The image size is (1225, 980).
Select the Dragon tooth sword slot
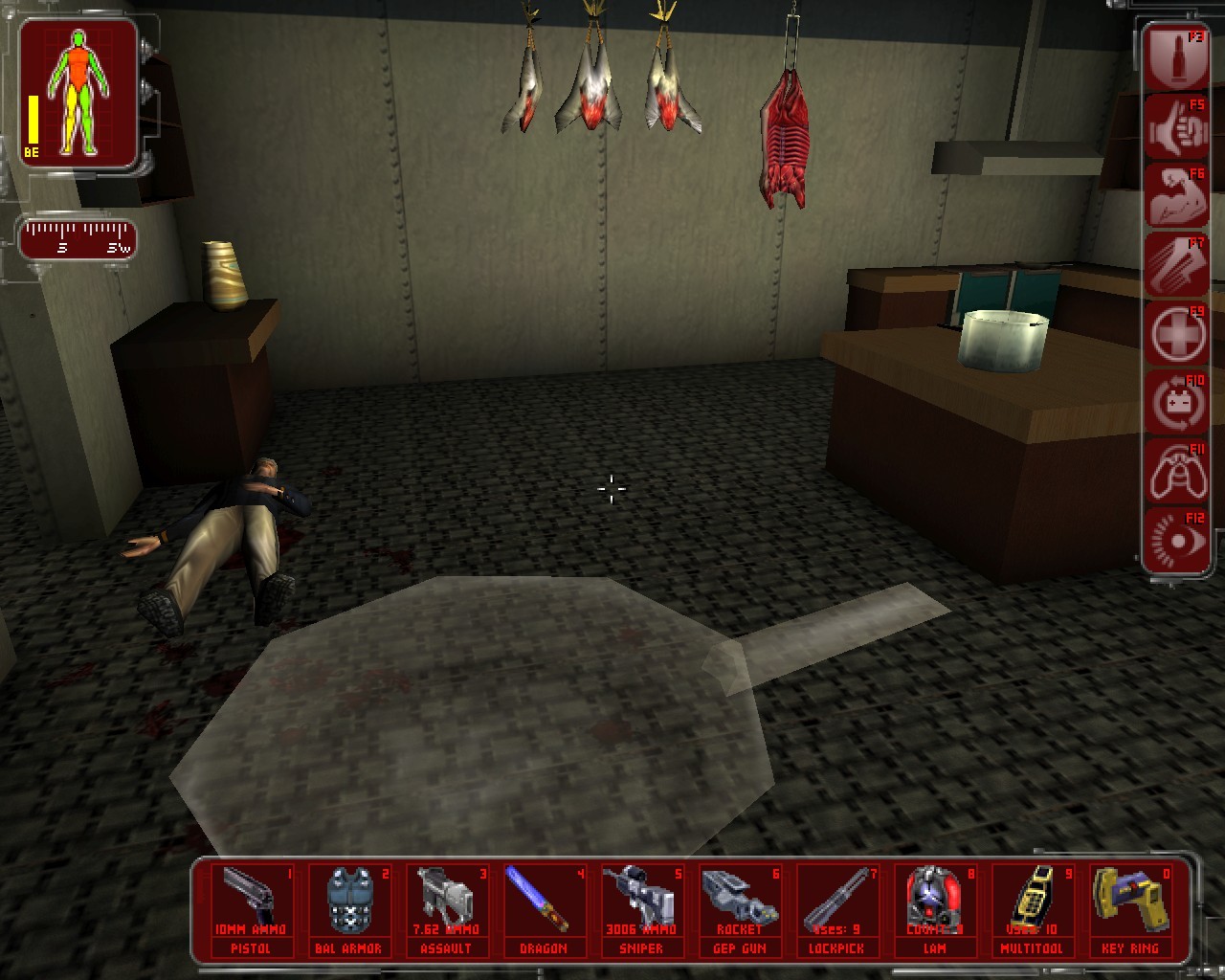pyautogui.click(x=544, y=910)
